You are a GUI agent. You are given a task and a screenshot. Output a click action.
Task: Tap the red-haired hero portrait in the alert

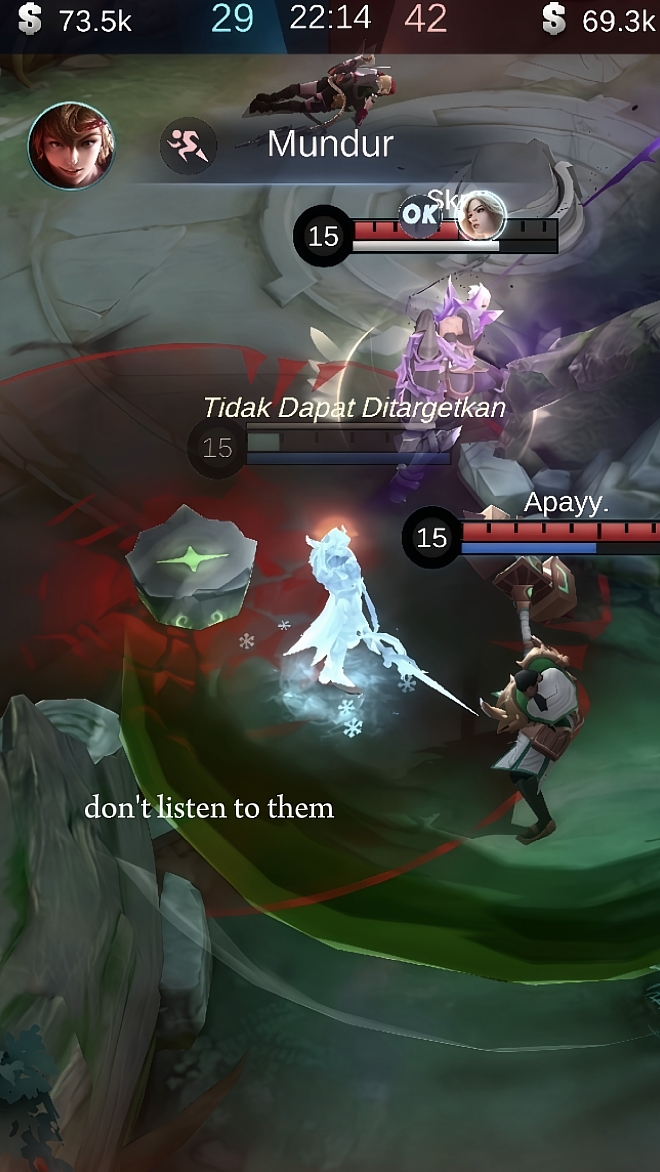(71, 146)
